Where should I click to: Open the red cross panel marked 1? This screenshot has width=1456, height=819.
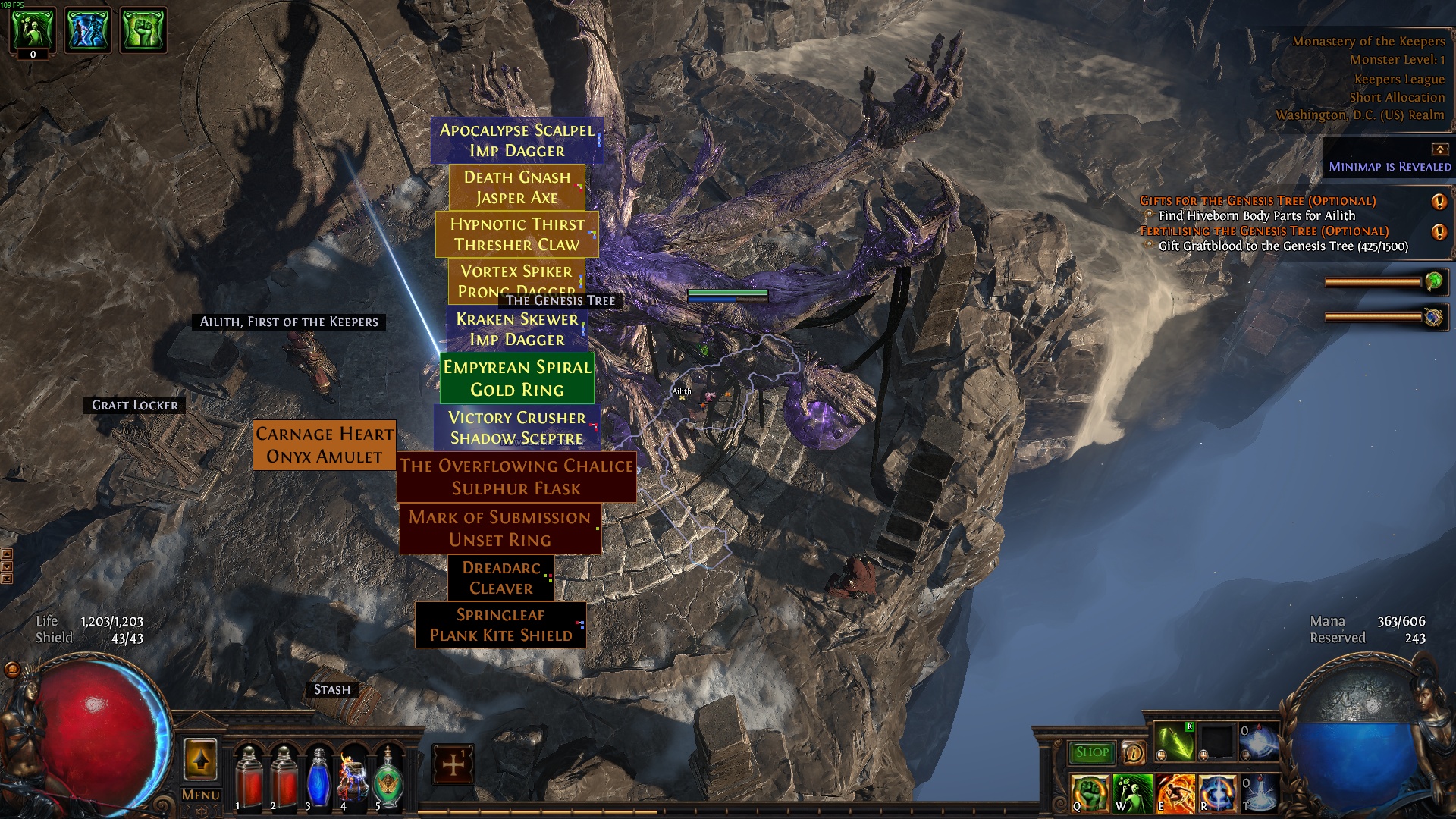pyautogui.click(x=453, y=764)
